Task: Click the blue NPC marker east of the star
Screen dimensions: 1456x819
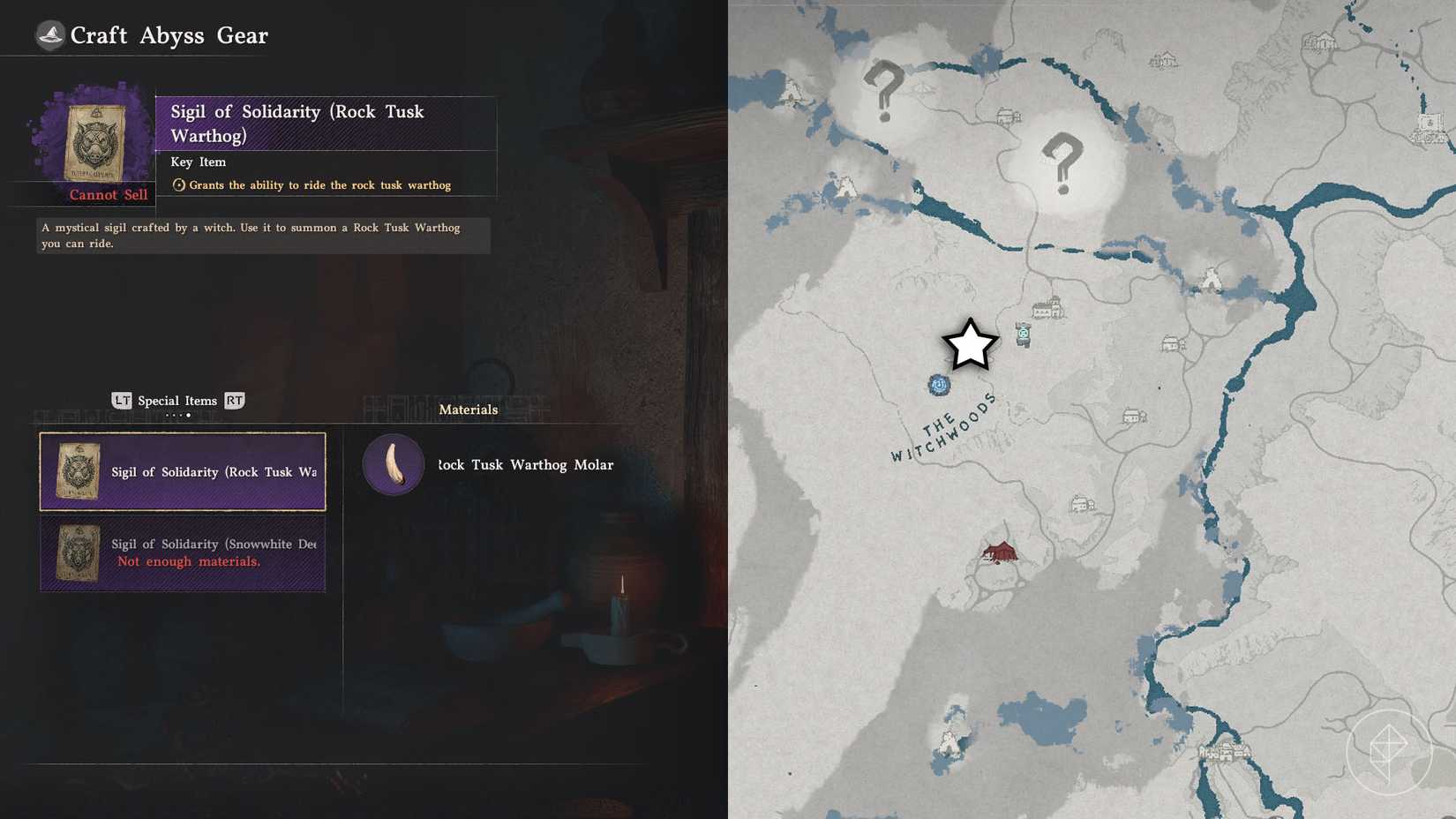Action: point(1024,334)
